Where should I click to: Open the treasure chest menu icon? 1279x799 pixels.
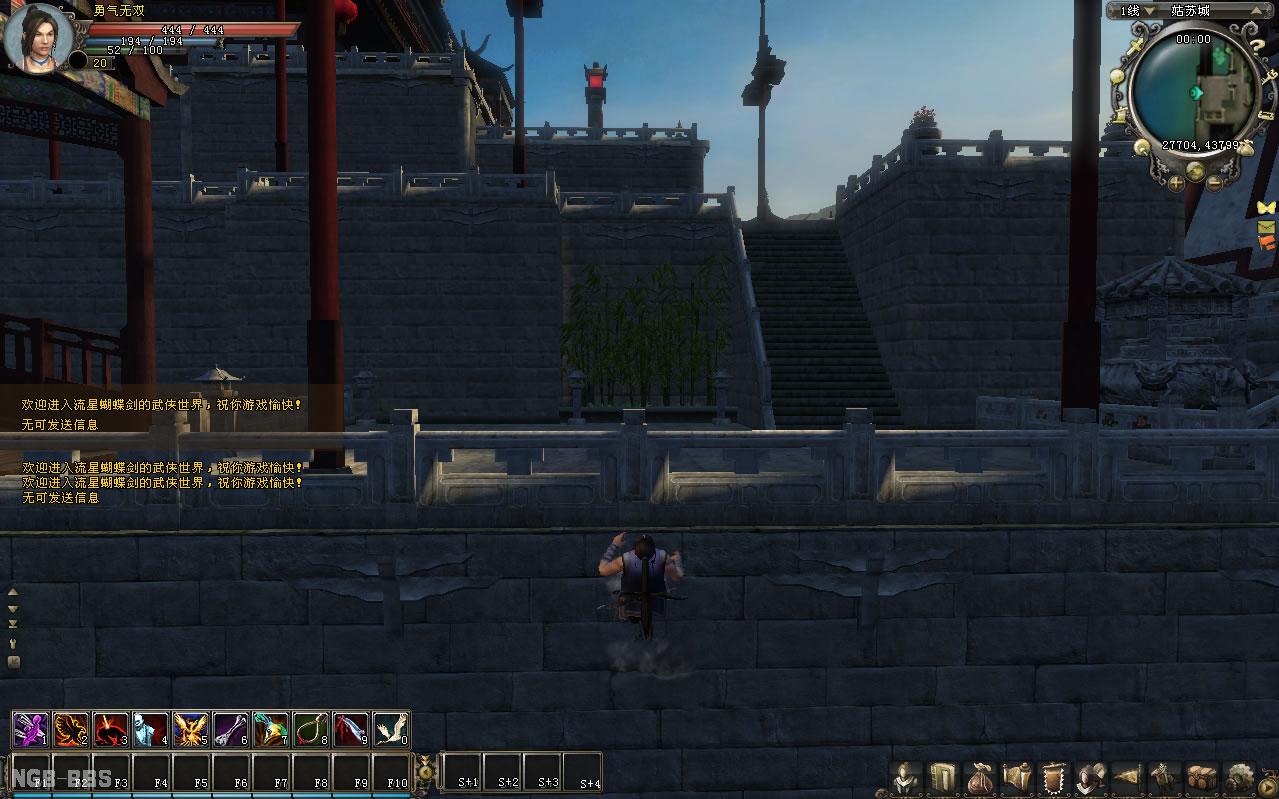click(1201, 777)
